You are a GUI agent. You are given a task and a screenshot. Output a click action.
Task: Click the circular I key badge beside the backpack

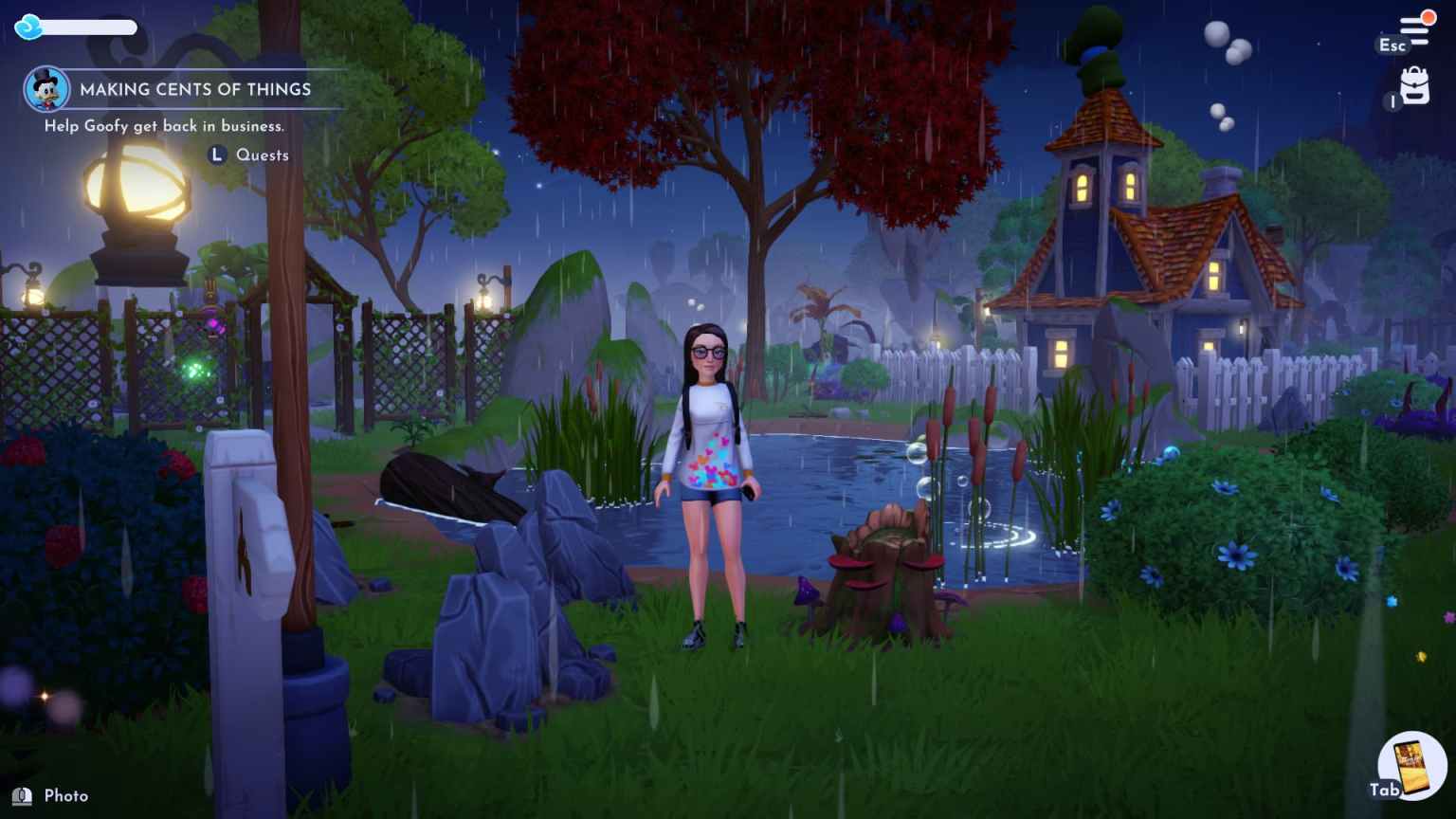1393,101
